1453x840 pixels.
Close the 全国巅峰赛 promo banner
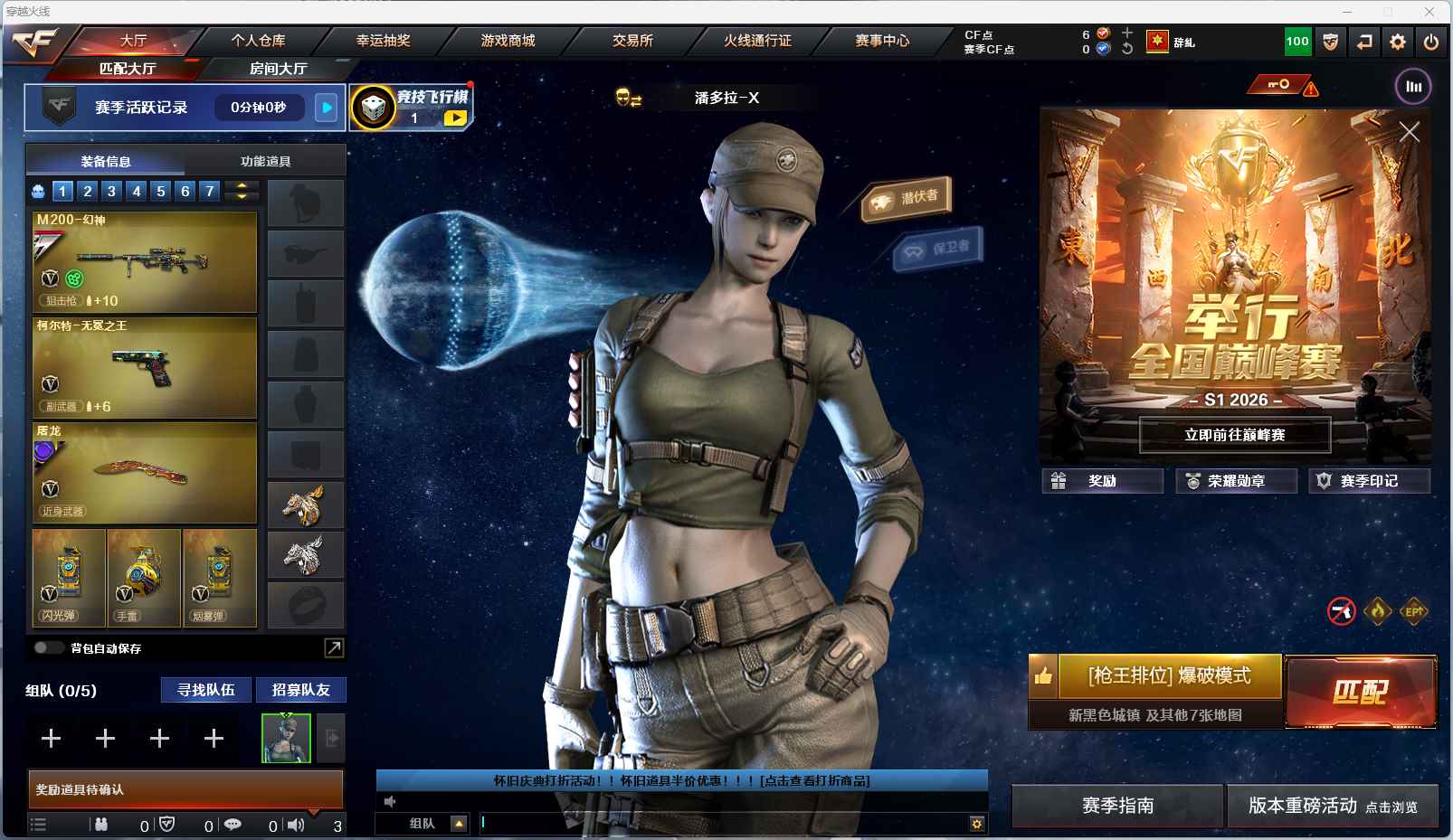pos(1409,132)
